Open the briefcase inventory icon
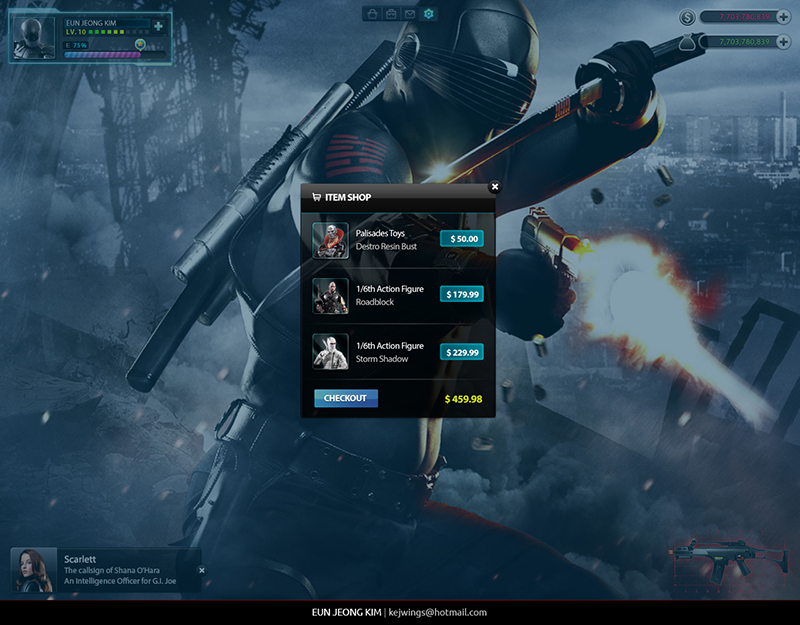 click(x=391, y=14)
